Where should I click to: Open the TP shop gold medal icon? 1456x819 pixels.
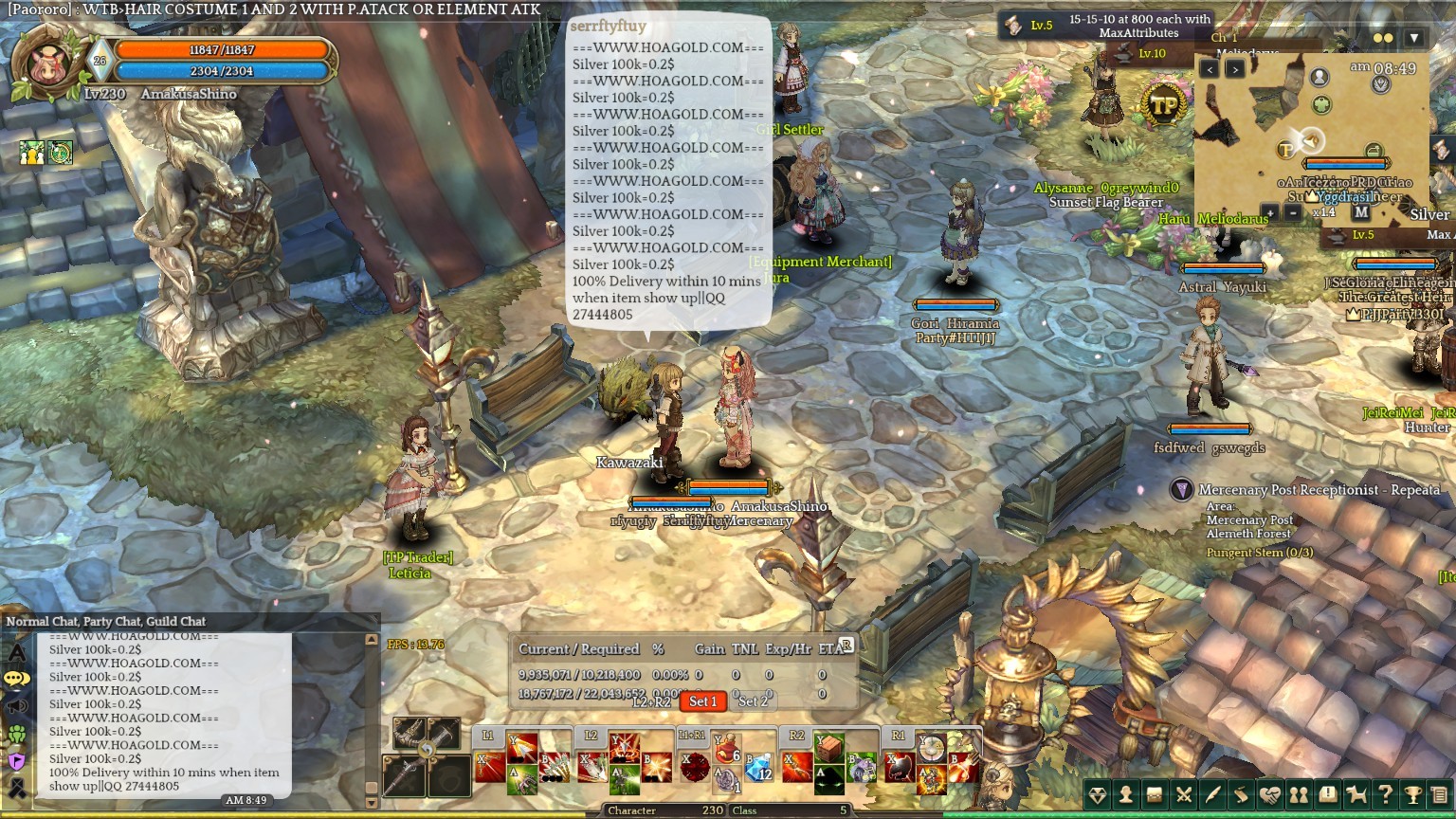pyautogui.click(x=1163, y=105)
